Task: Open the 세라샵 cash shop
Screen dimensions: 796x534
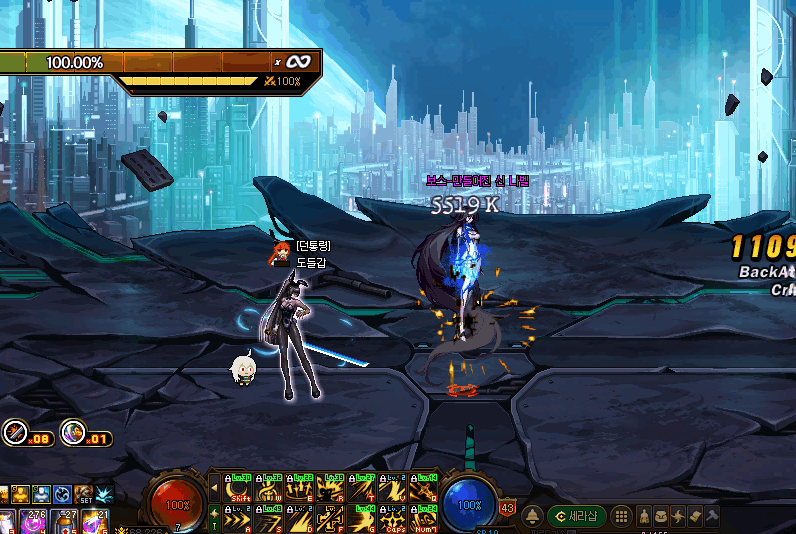Action: tap(576, 516)
